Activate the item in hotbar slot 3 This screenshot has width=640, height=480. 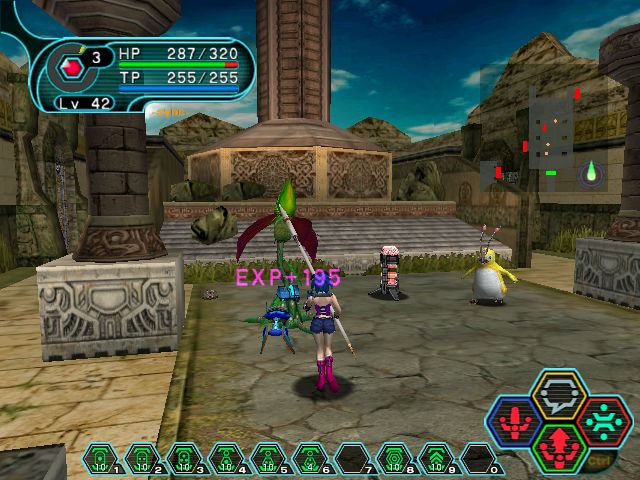click(184, 459)
